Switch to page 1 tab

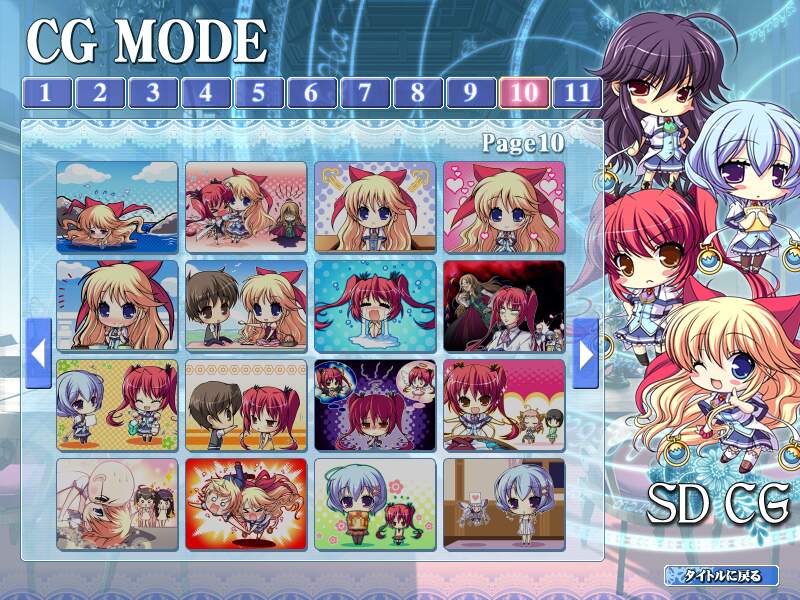tap(46, 93)
